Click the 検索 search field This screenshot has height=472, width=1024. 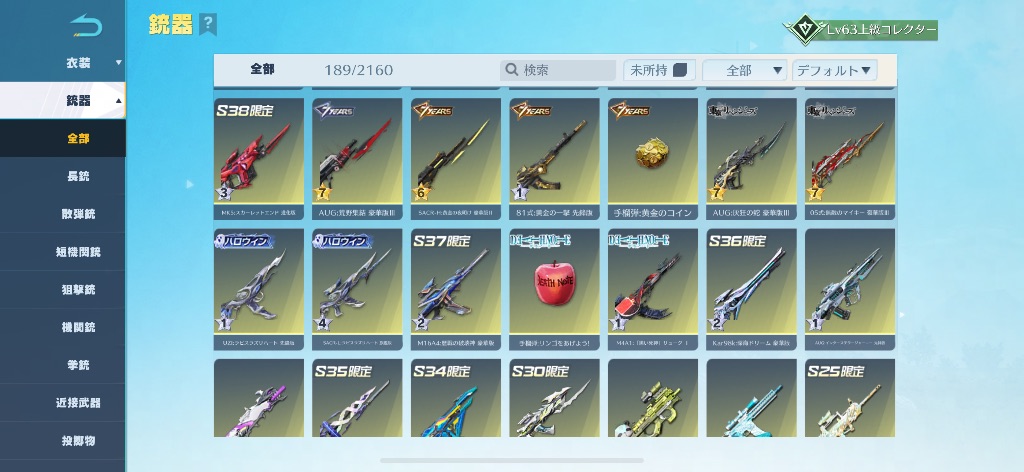[559, 70]
